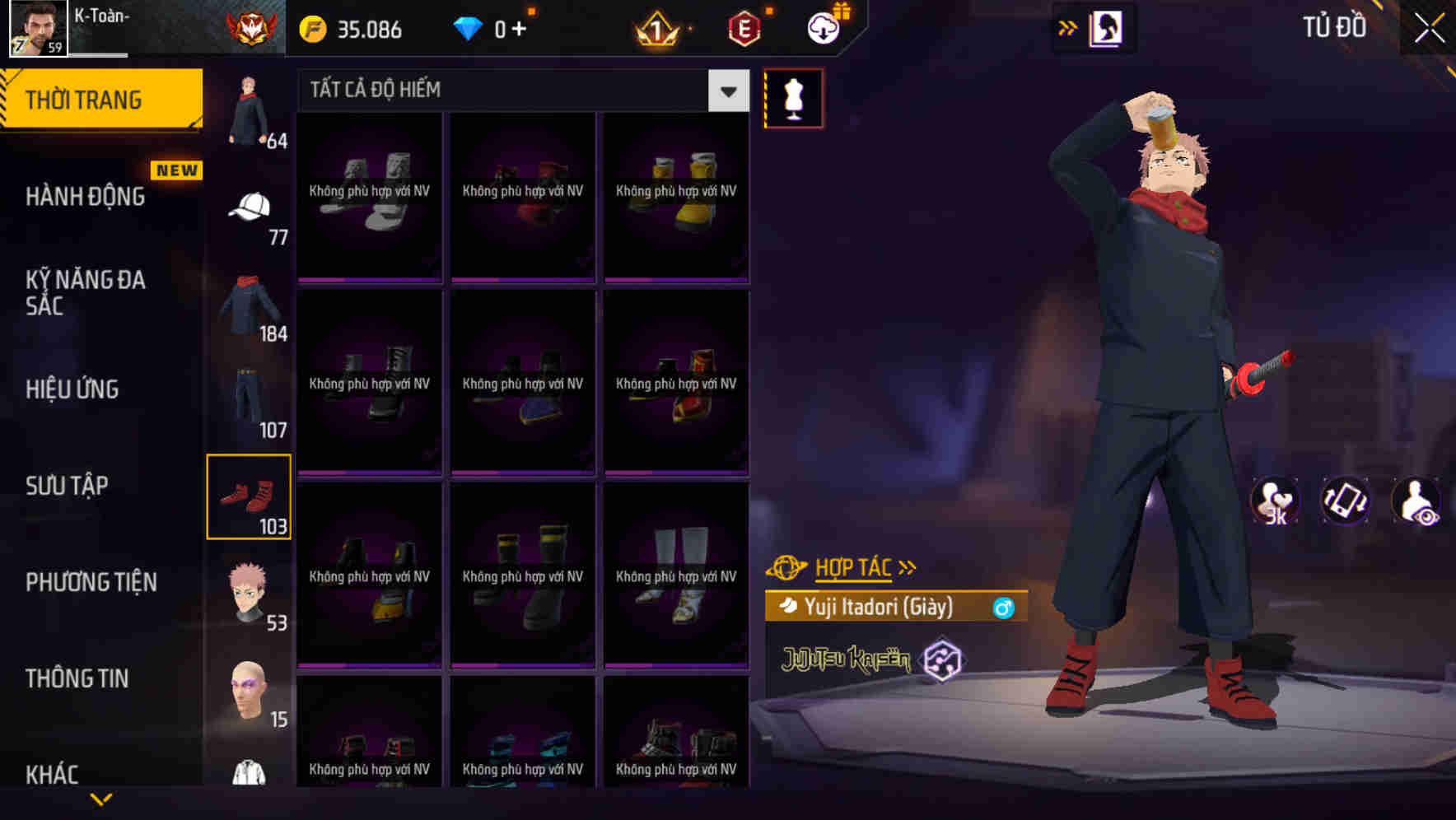Click the mannequin outfit preview icon

[x=792, y=97]
